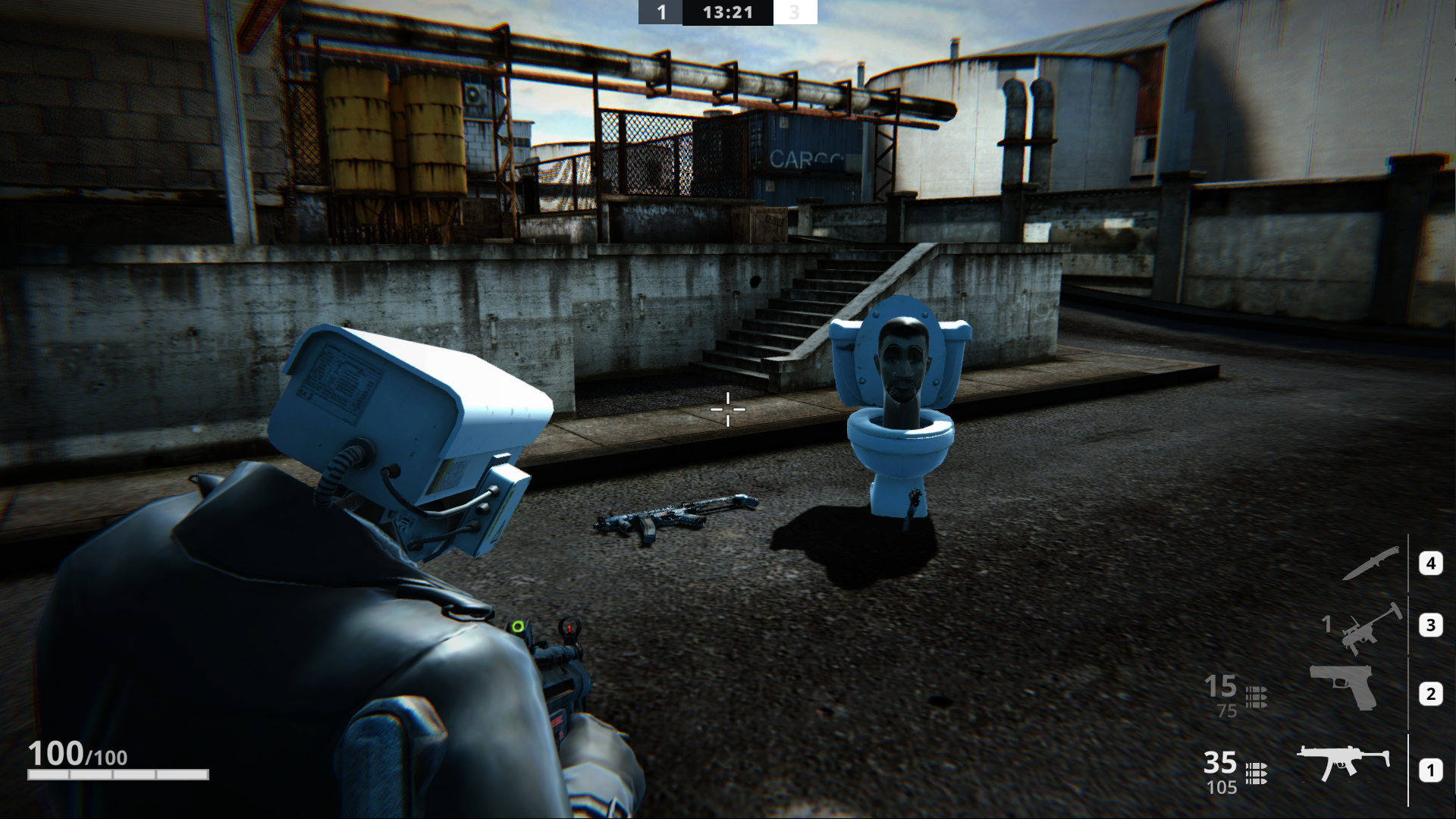Equip the pistol sidearm slot

(1344, 688)
